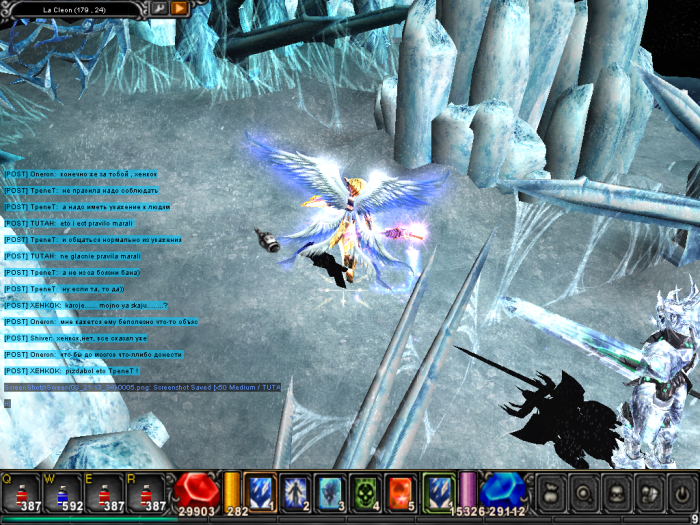Open the magnifier search menu button
This screenshot has width=700, height=525.
[x=585, y=493]
